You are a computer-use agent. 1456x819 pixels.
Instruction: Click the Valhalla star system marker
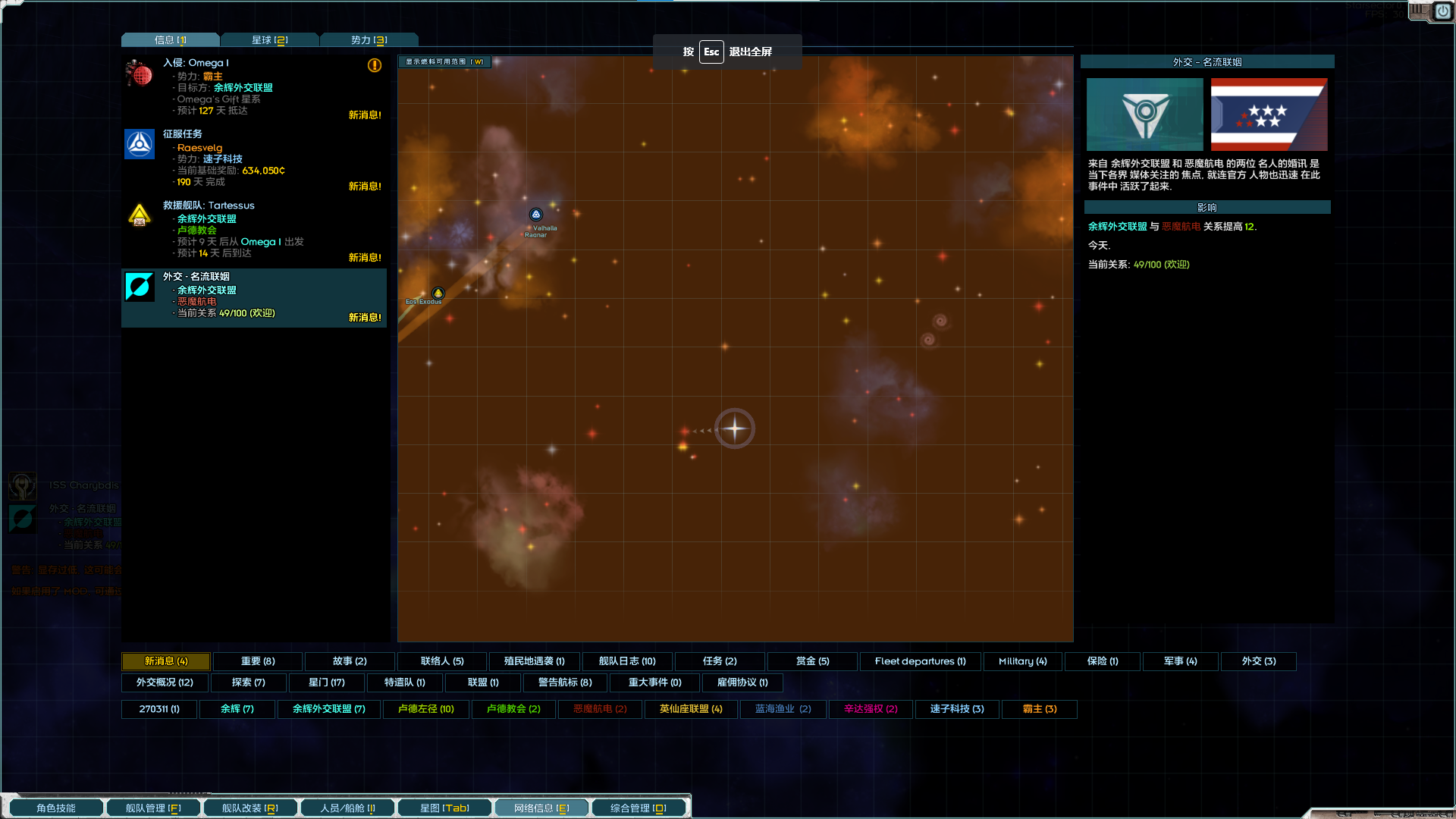pyautogui.click(x=536, y=215)
